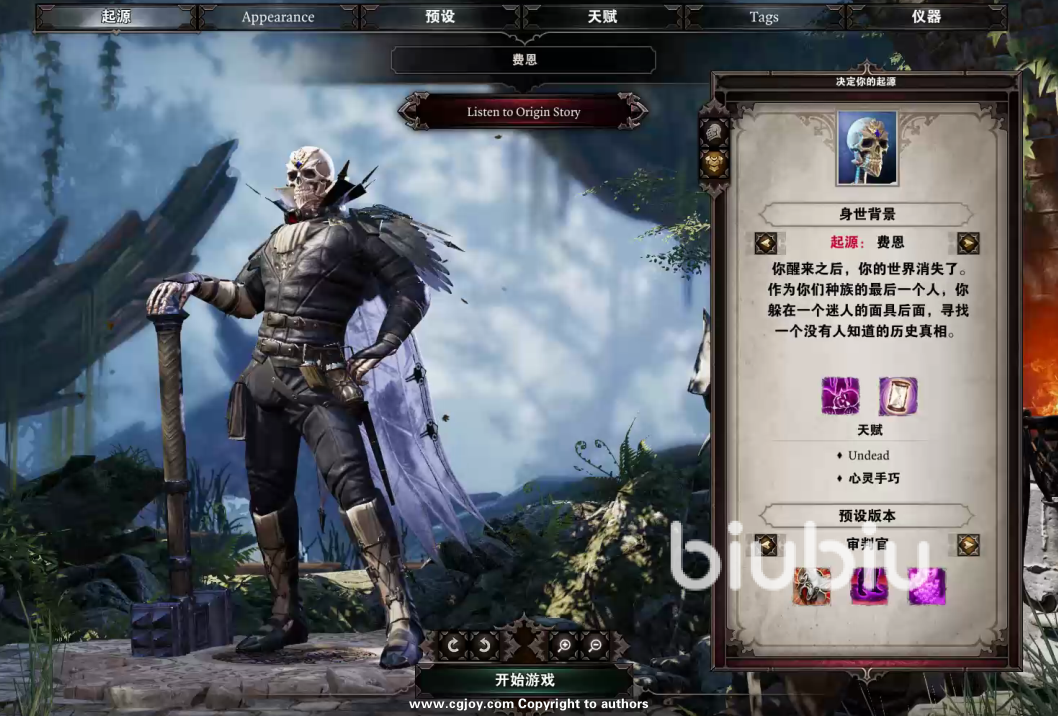Viewport: 1058px width, 716px height.
Task: Inspect the hourglass talent icon
Action: (x=897, y=396)
